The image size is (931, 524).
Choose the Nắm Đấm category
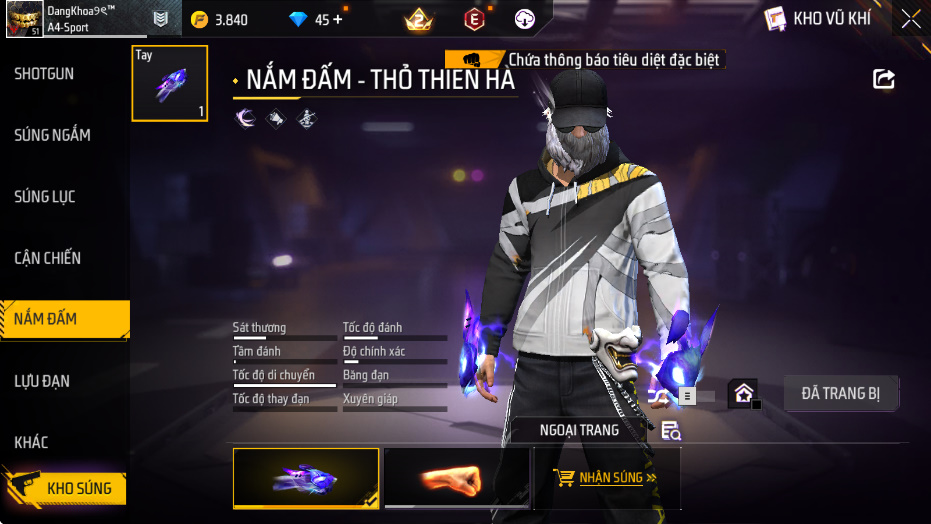(x=46, y=319)
